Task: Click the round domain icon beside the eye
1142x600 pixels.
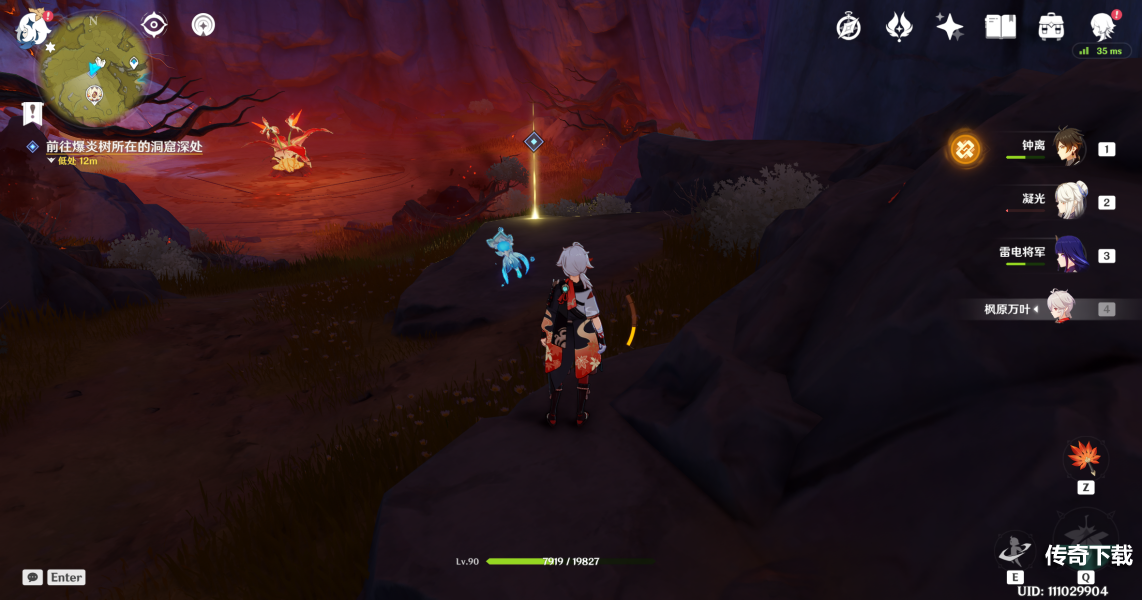Action: 203,25
